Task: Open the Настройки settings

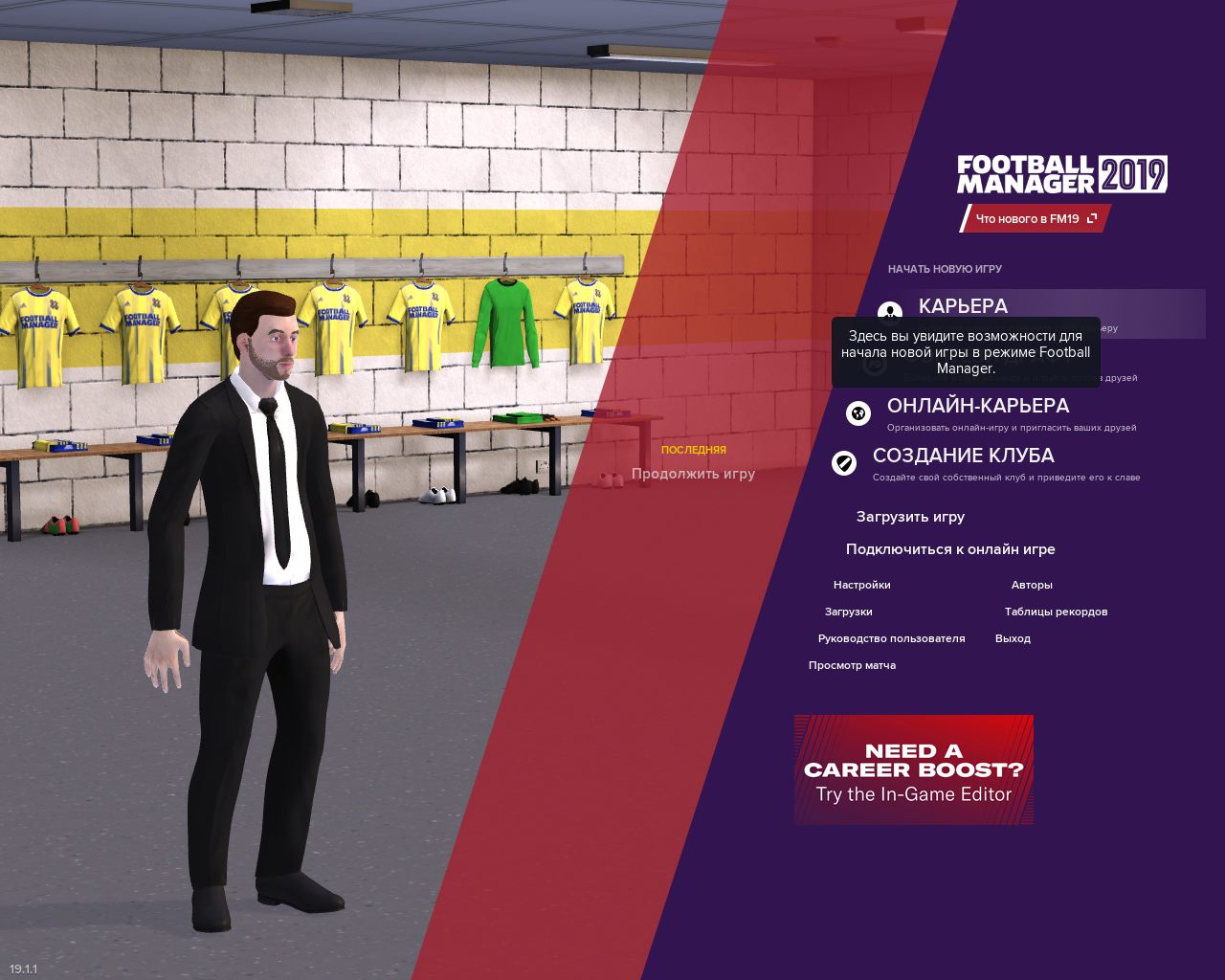Action: tap(861, 585)
